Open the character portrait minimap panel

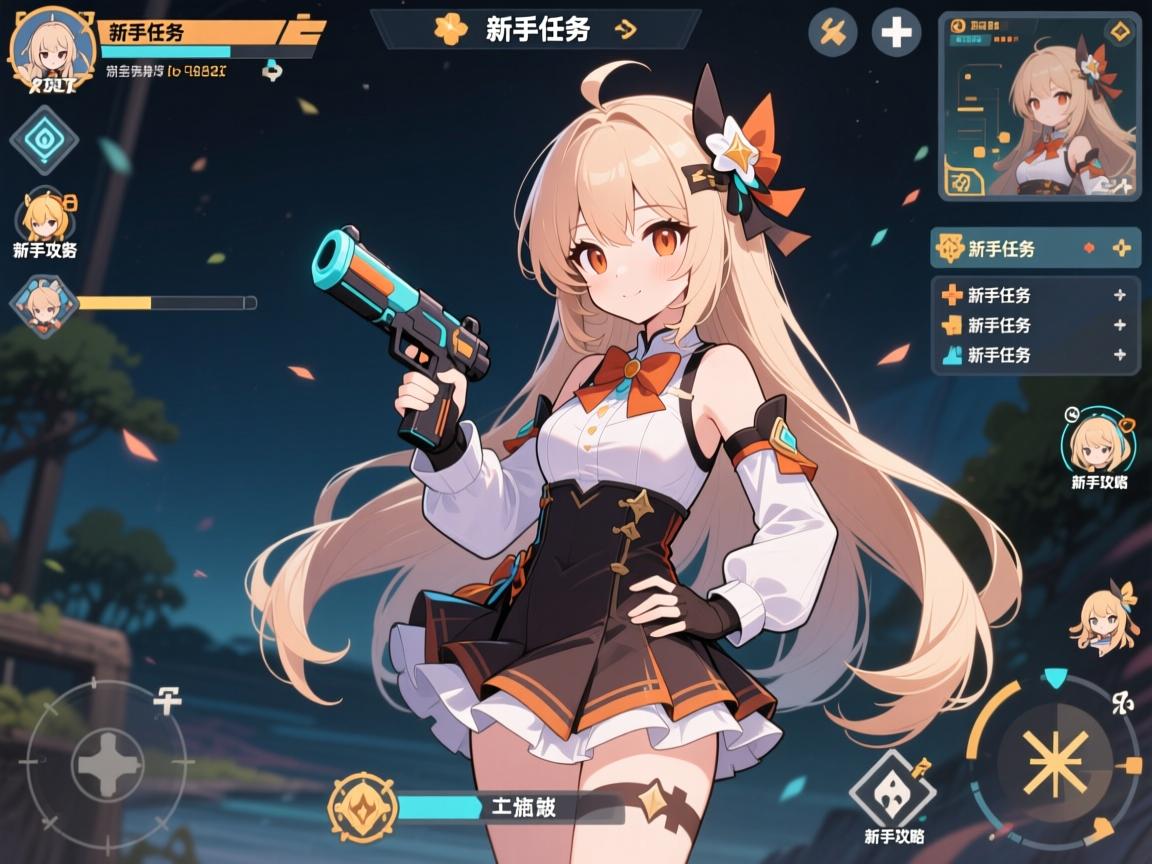(1039, 107)
